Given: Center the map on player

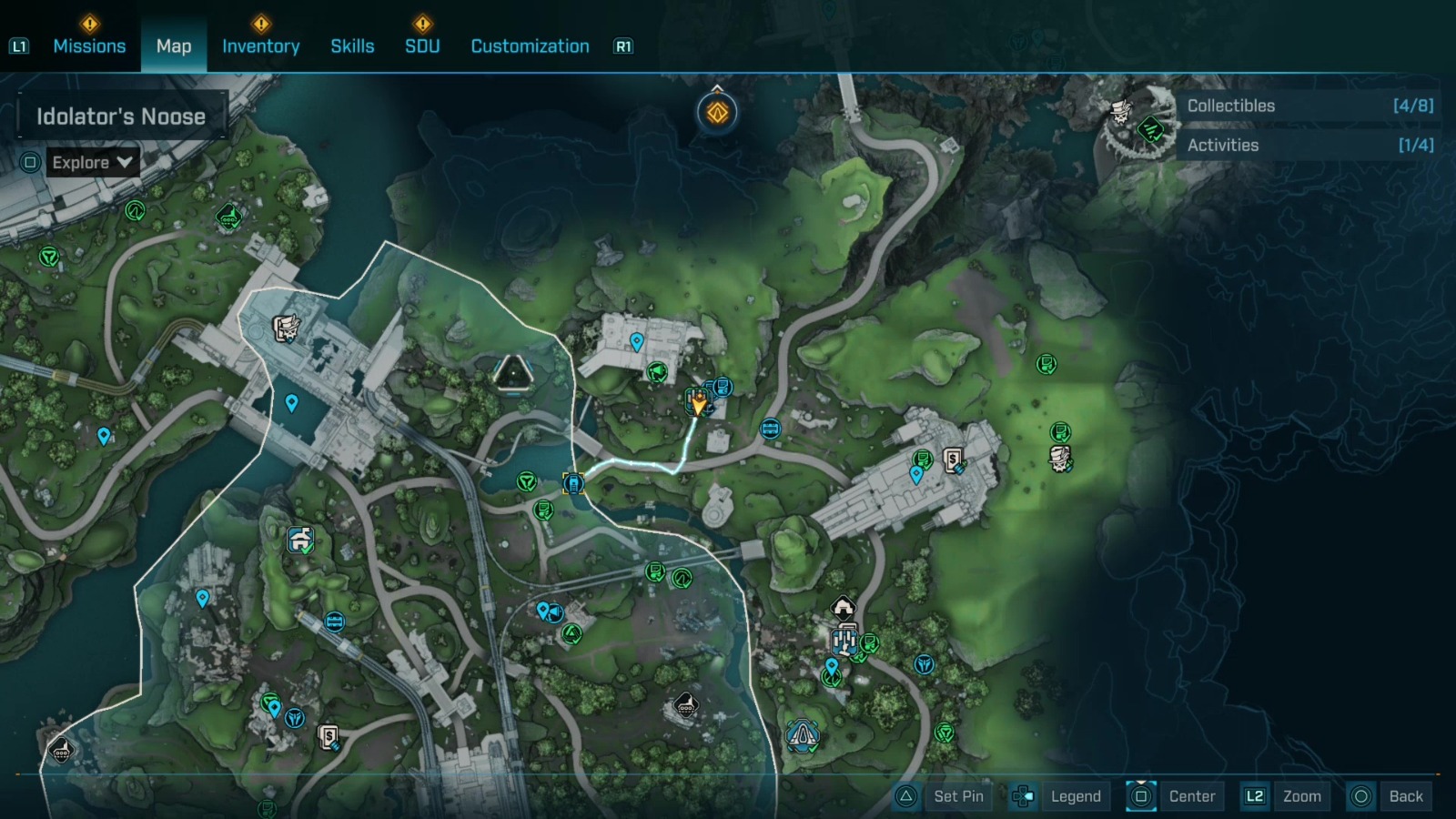Looking at the screenshot, I should tap(1174, 796).
